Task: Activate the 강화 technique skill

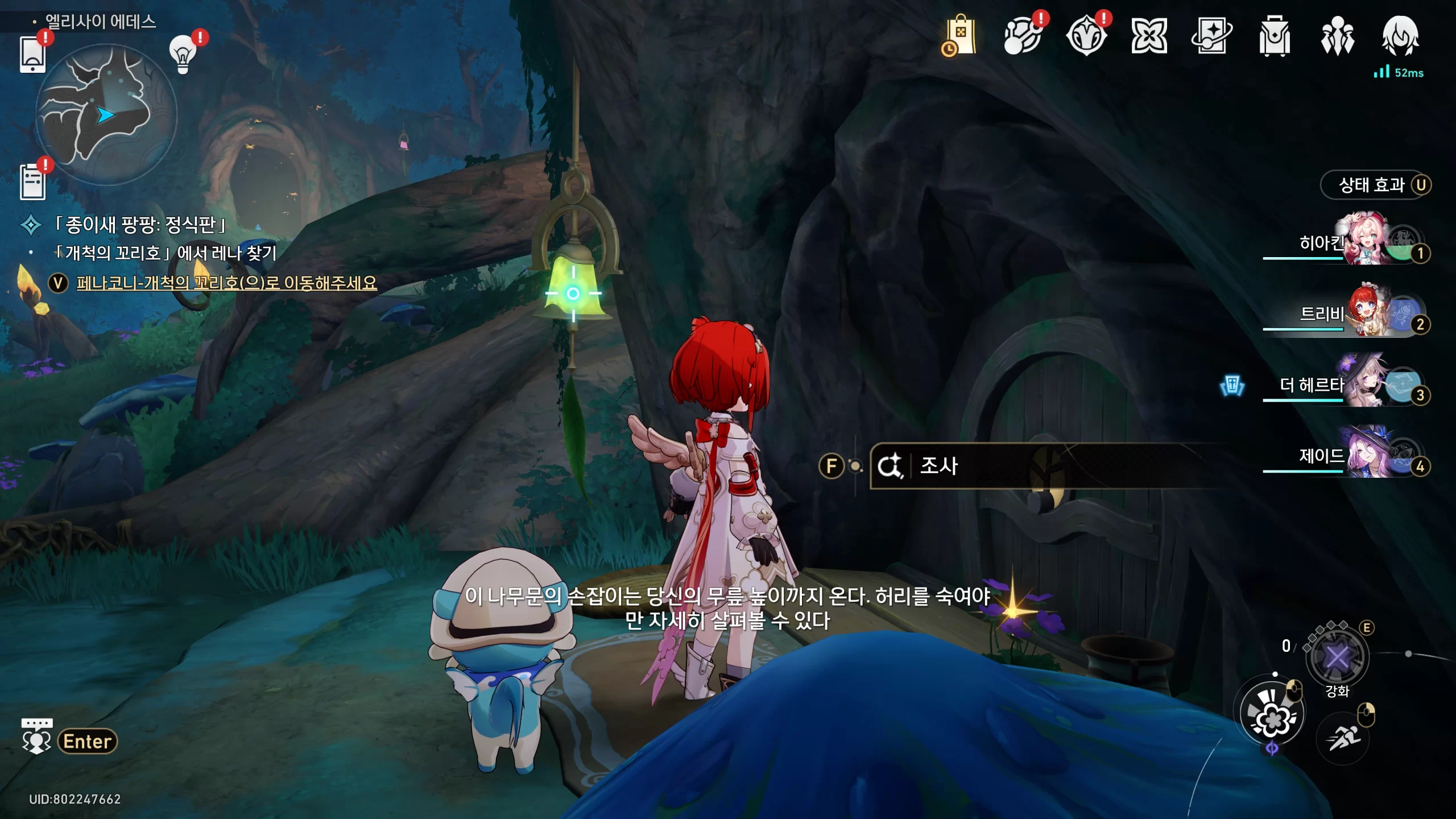Action: point(1337,657)
